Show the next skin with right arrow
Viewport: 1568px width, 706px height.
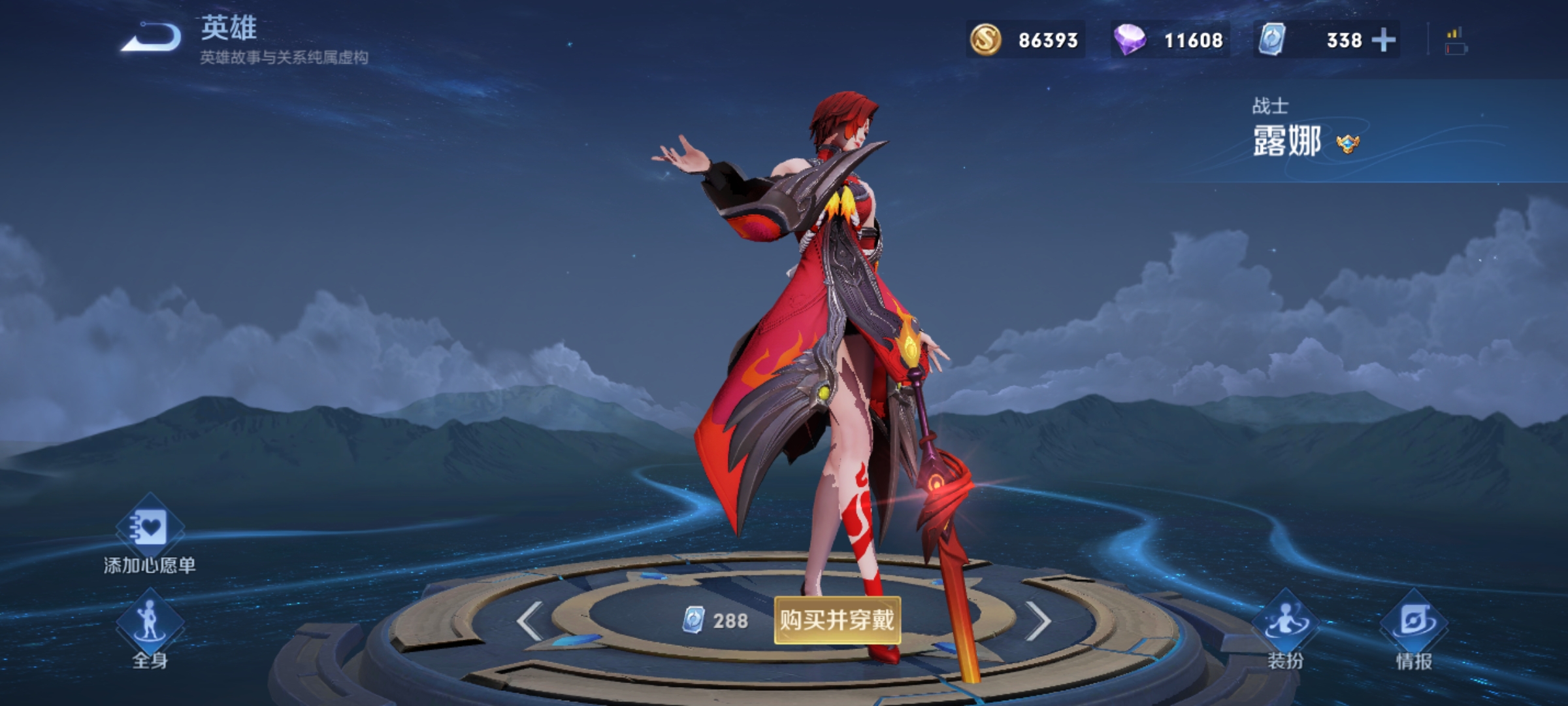tap(1038, 620)
